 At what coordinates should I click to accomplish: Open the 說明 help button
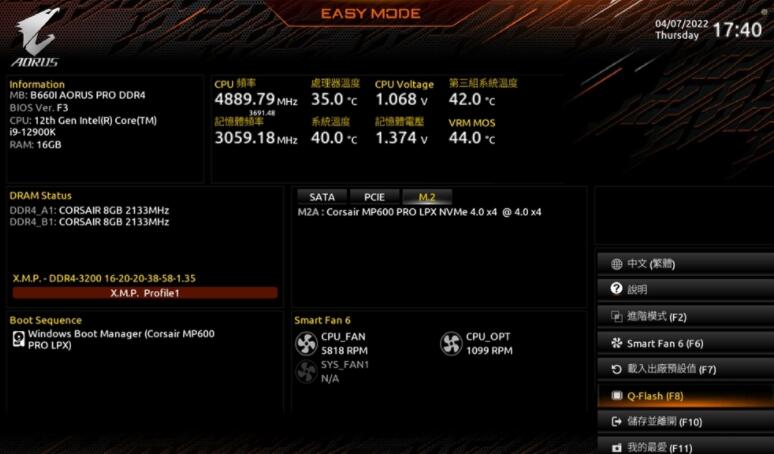point(684,290)
